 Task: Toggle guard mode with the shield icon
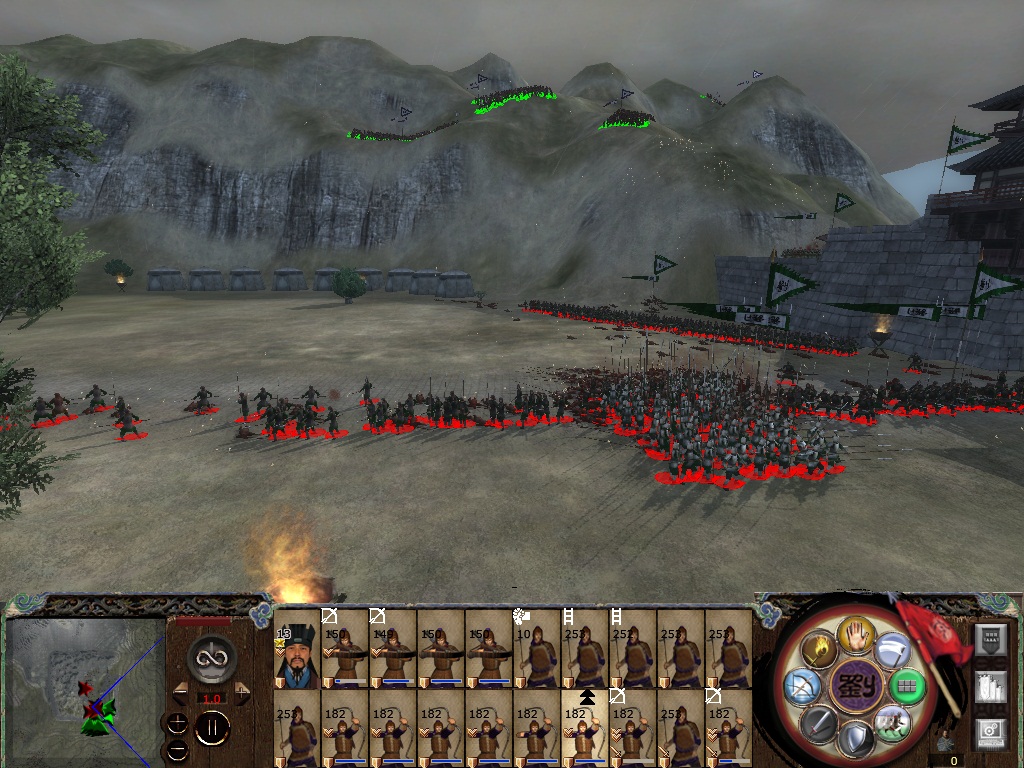(x=855, y=740)
